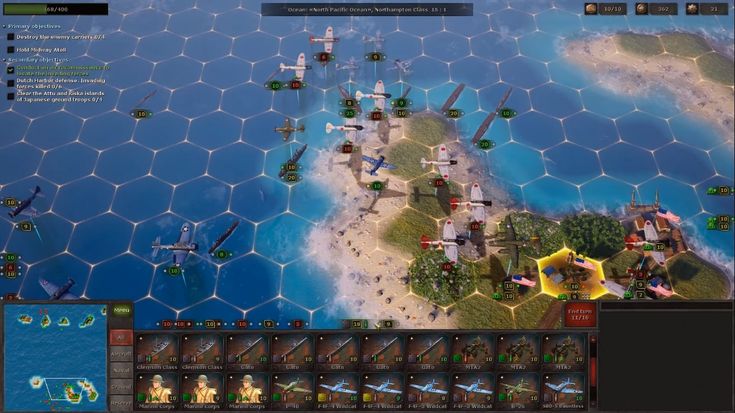Open the Menu button above the unit filters
735x413 pixels.
click(x=120, y=310)
